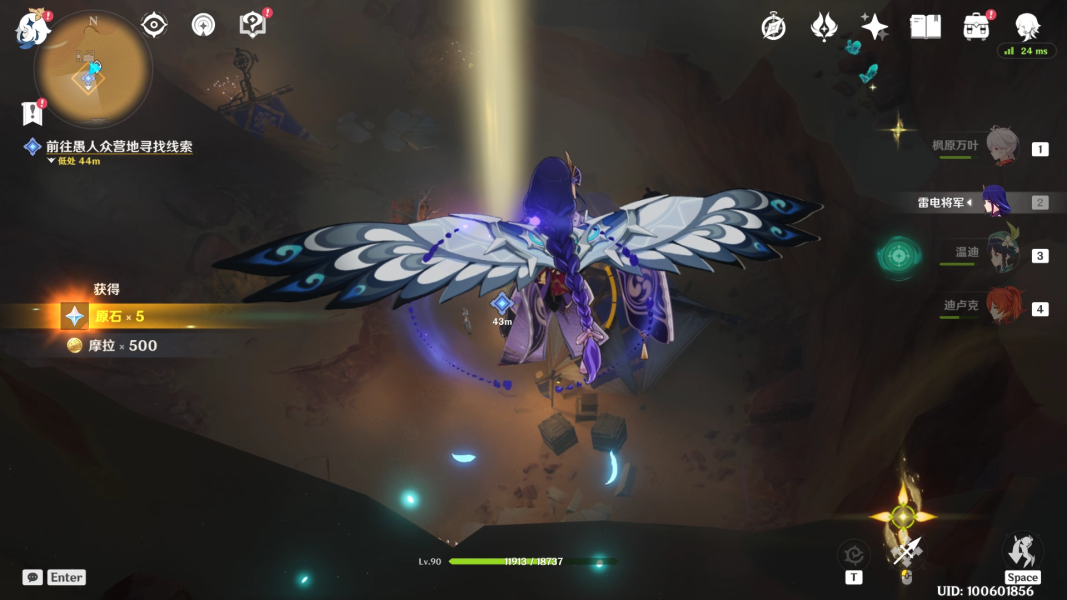Open the chat box

point(33,577)
